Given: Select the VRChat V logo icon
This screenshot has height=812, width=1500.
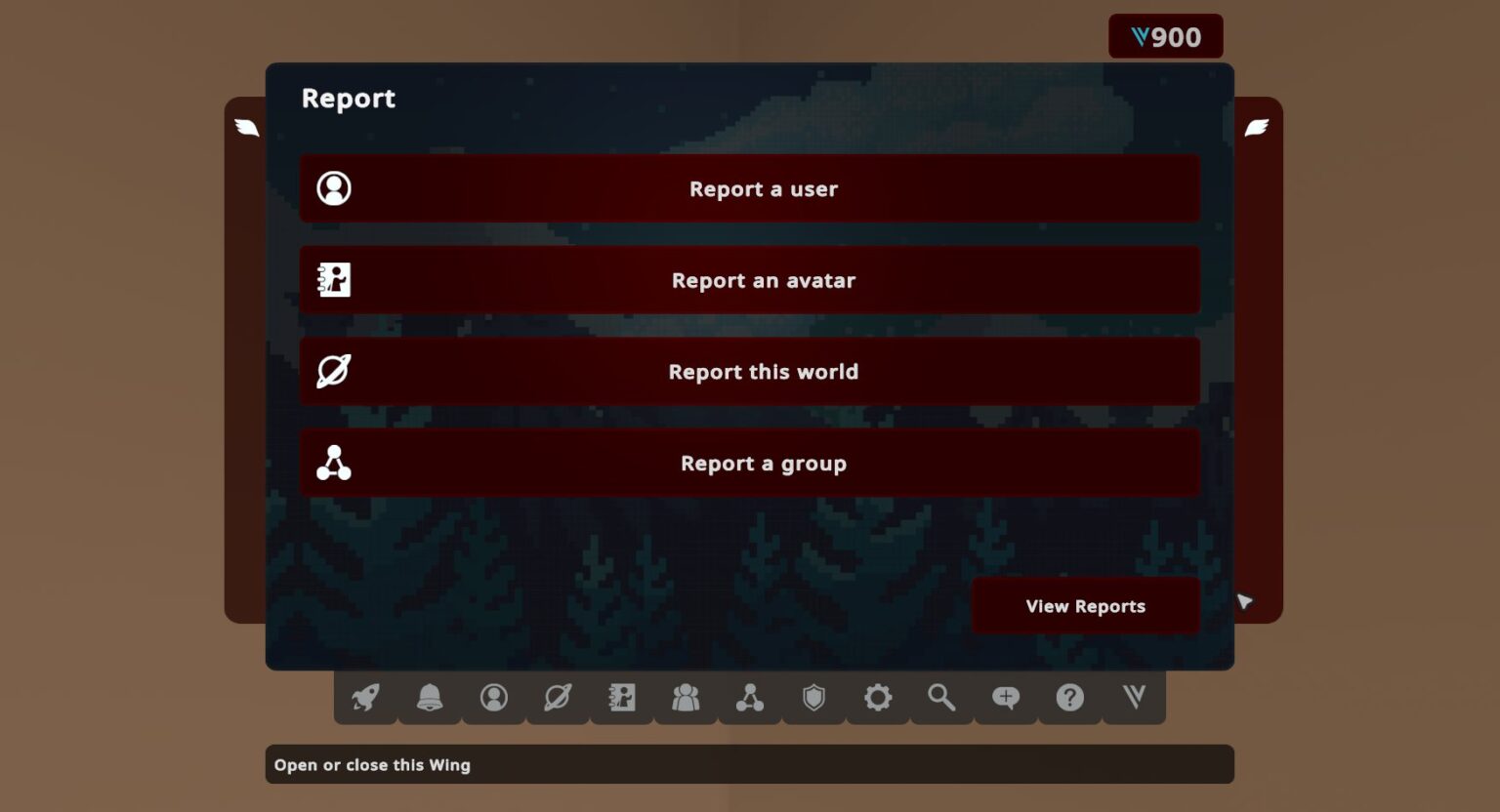Looking at the screenshot, I should [x=1133, y=698].
